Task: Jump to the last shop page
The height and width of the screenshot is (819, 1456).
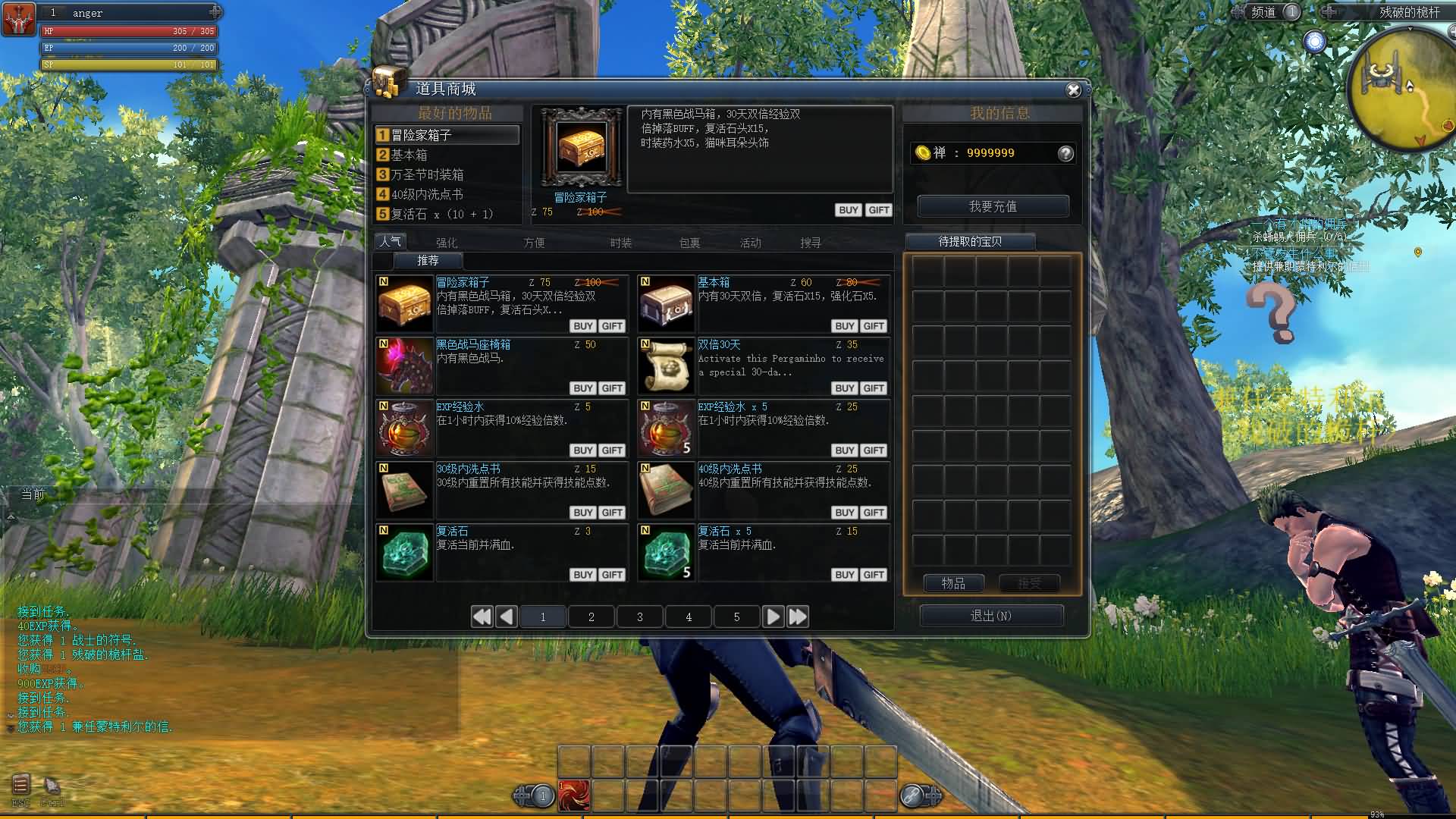Action: pyautogui.click(x=798, y=617)
